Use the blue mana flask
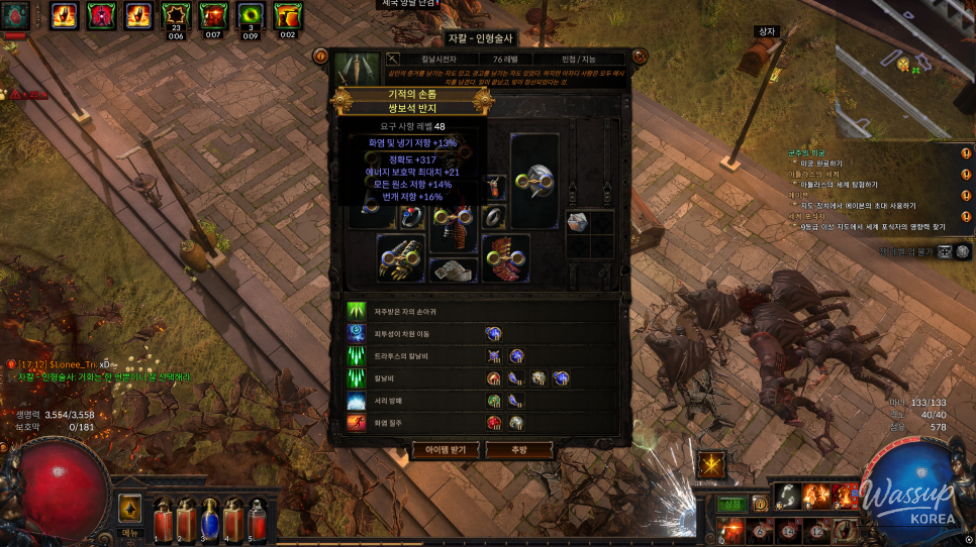This screenshot has height=547, width=976. tap(210, 520)
